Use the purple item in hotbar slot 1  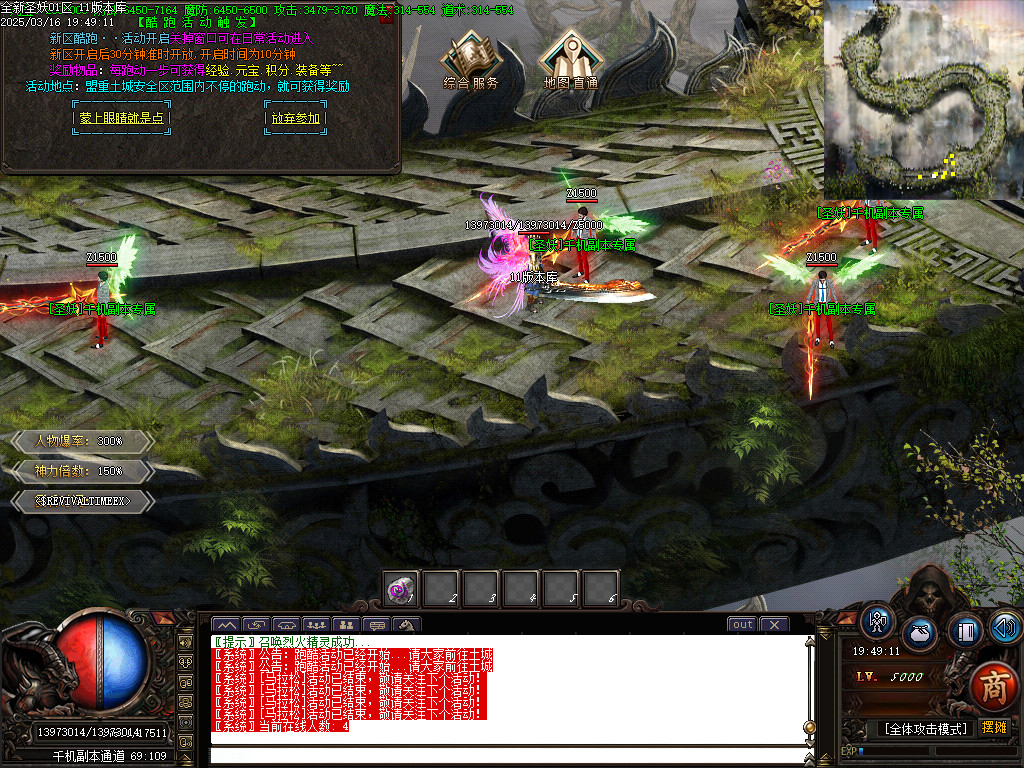(402, 590)
